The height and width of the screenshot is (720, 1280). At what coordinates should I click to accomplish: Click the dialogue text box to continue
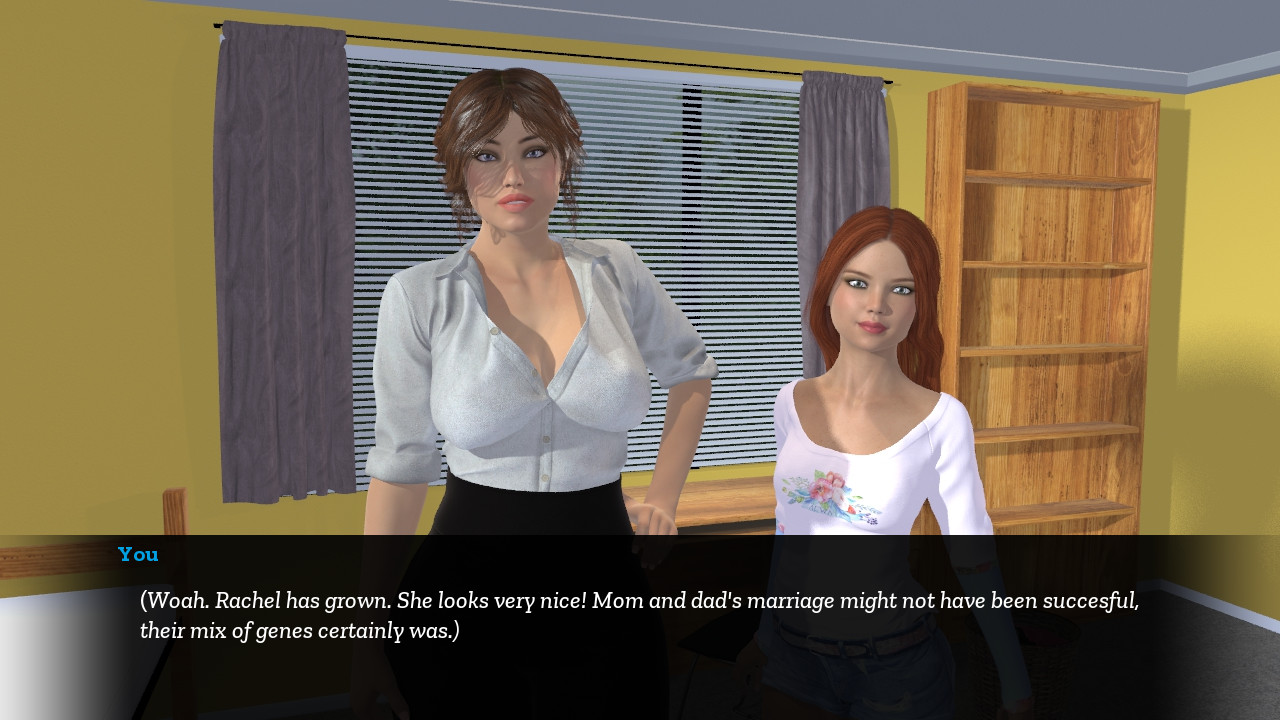(640, 616)
